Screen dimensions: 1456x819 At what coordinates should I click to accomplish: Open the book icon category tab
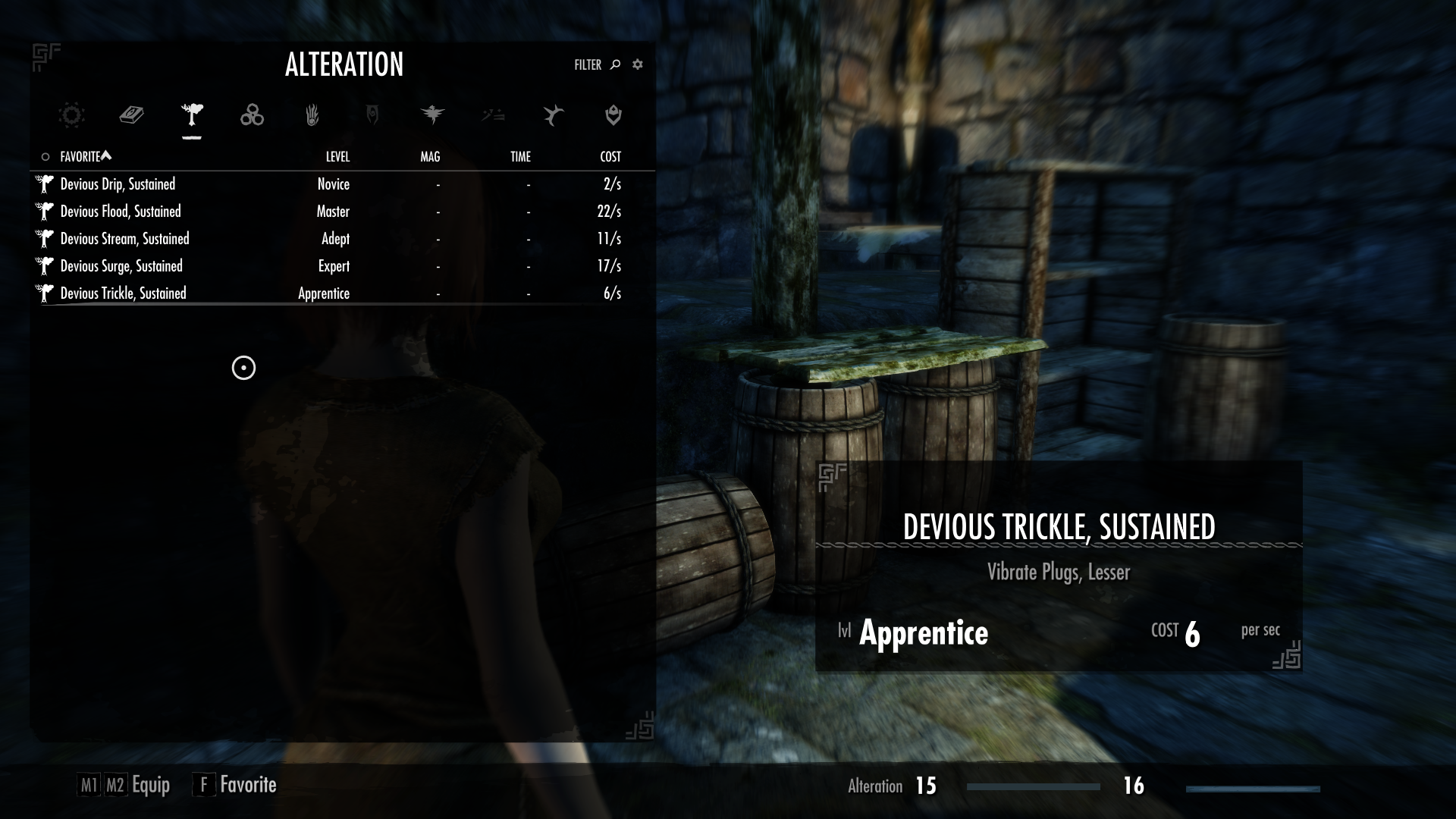click(x=131, y=115)
